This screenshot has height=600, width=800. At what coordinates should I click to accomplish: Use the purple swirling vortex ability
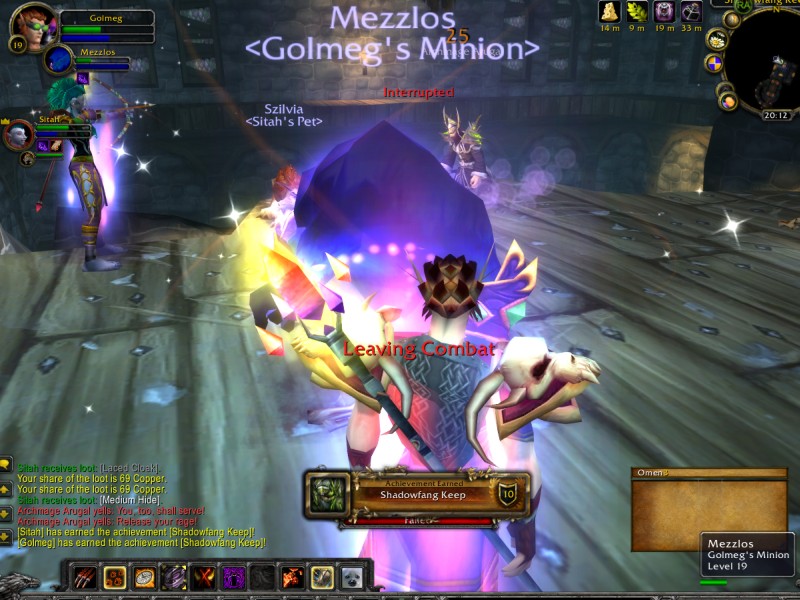pyautogui.click(x=174, y=577)
